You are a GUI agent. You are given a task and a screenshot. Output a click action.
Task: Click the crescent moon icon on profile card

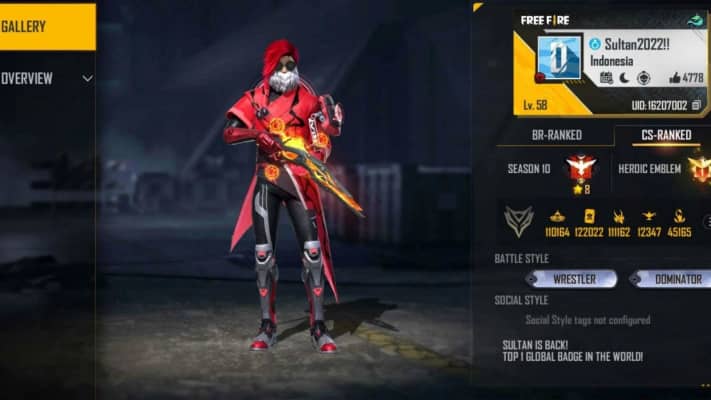pos(624,78)
